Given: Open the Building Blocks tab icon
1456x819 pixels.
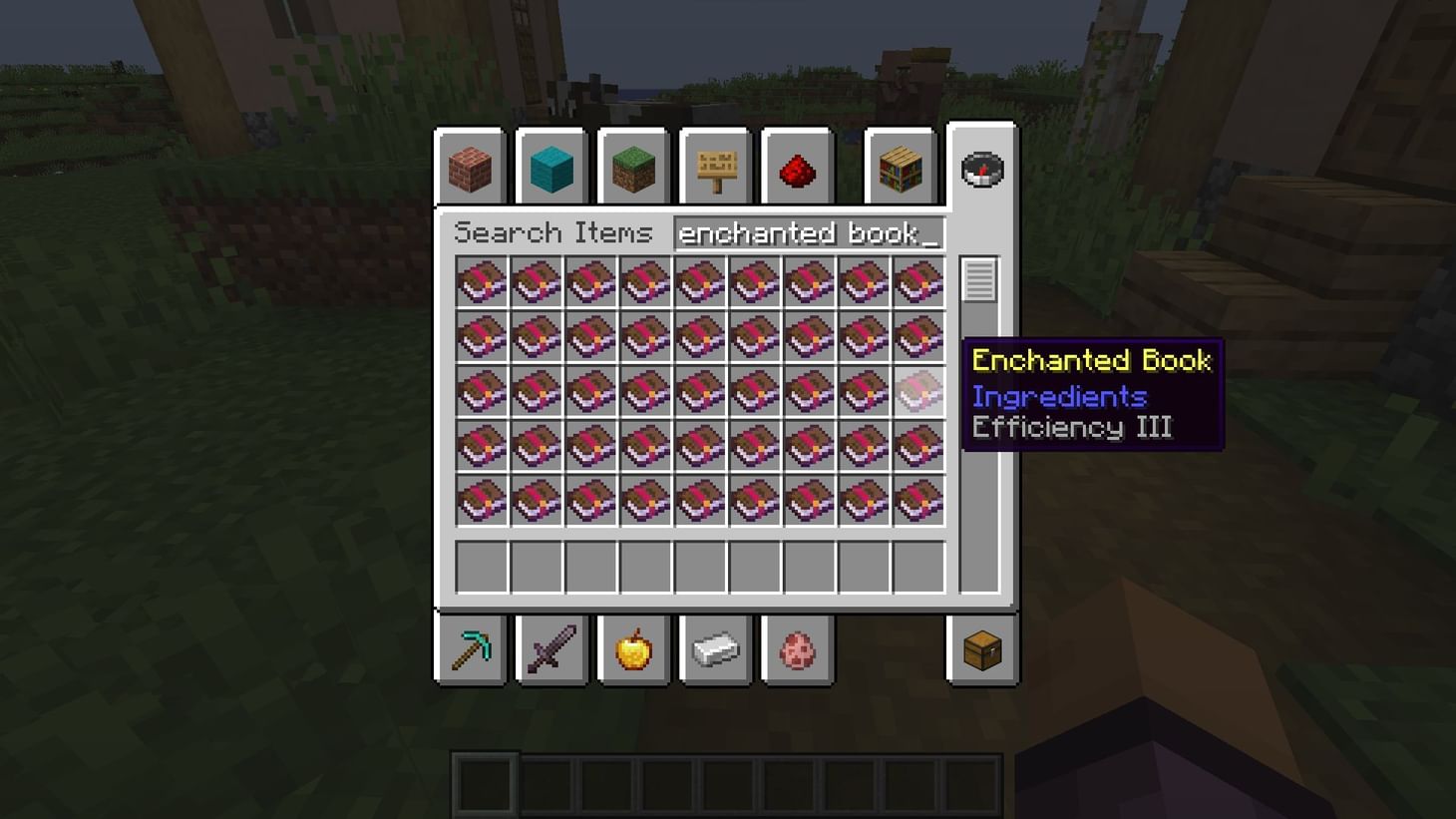Looking at the screenshot, I should (x=471, y=169).
